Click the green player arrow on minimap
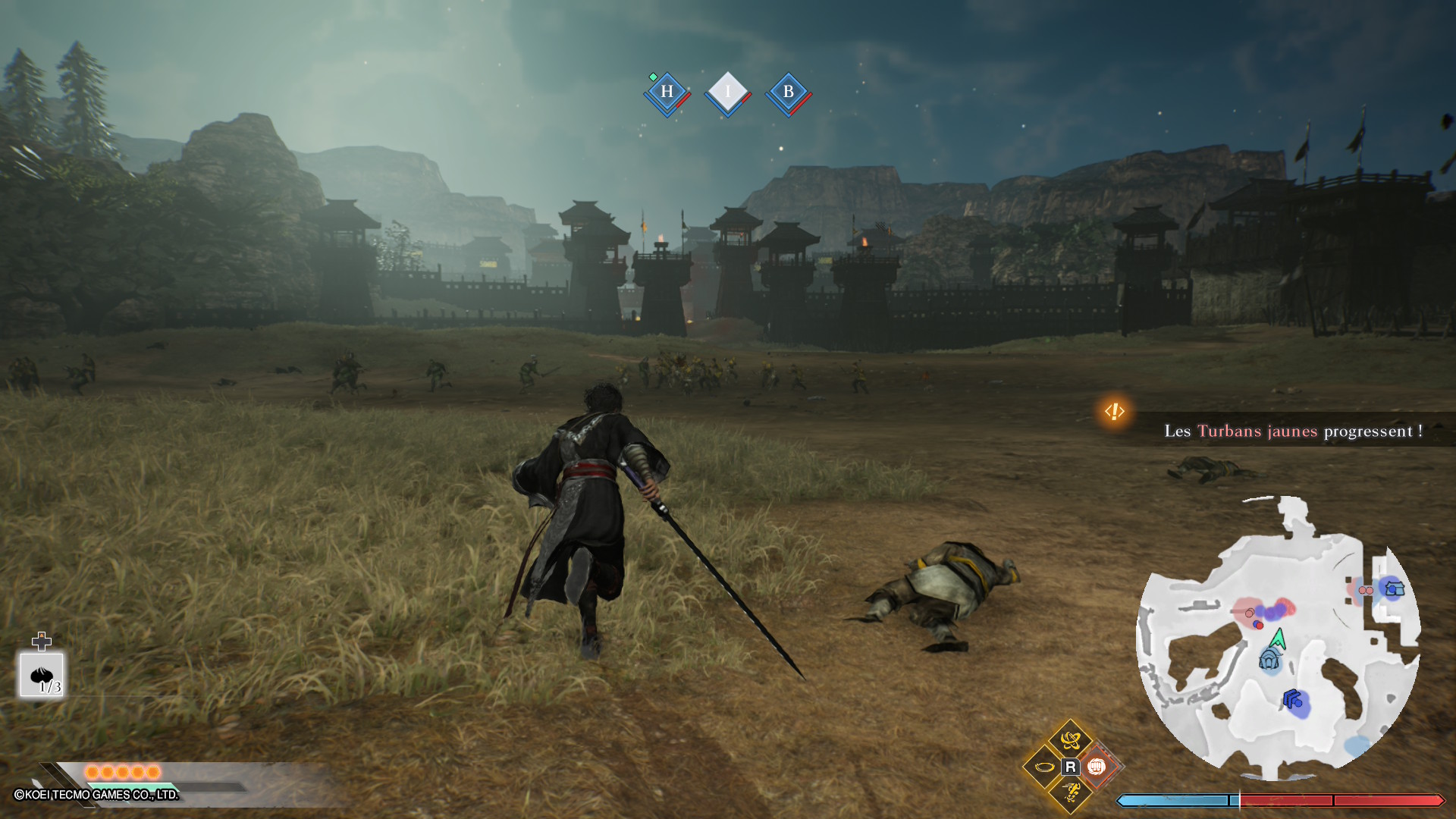1456x819 pixels. (x=1279, y=639)
